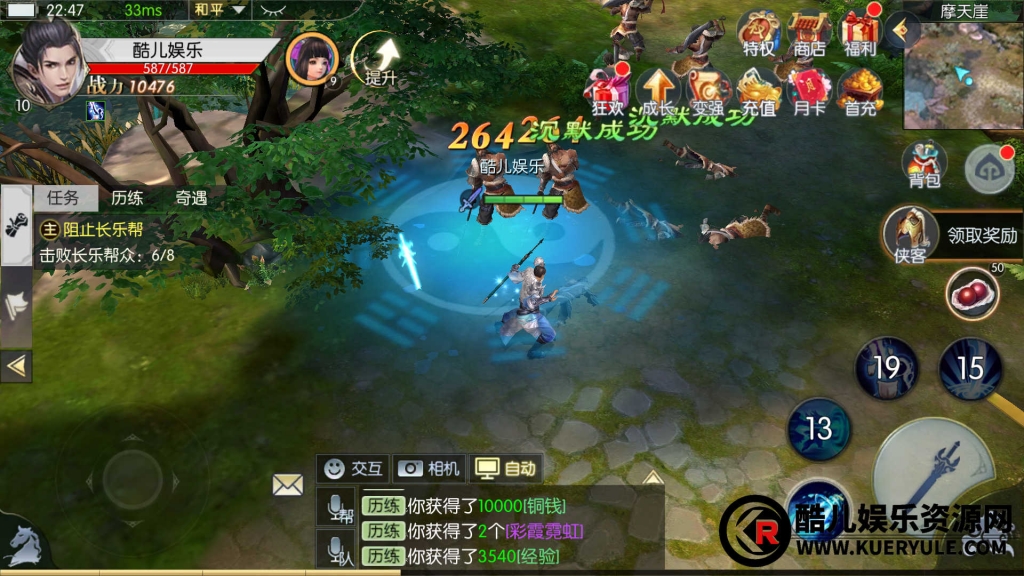Open the 充值 recharge menu
Image resolution: width=1024 pixels, height=576 pixels.
point(760,90)
